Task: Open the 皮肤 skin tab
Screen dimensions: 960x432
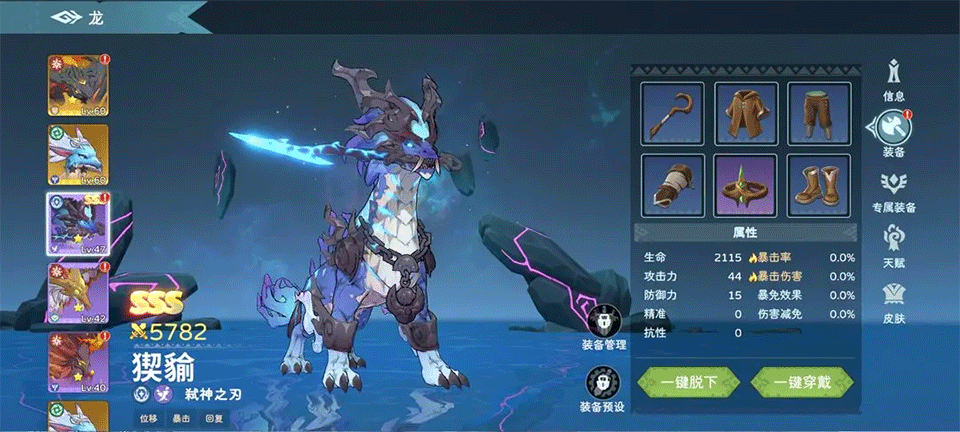Action: (894, 302)
